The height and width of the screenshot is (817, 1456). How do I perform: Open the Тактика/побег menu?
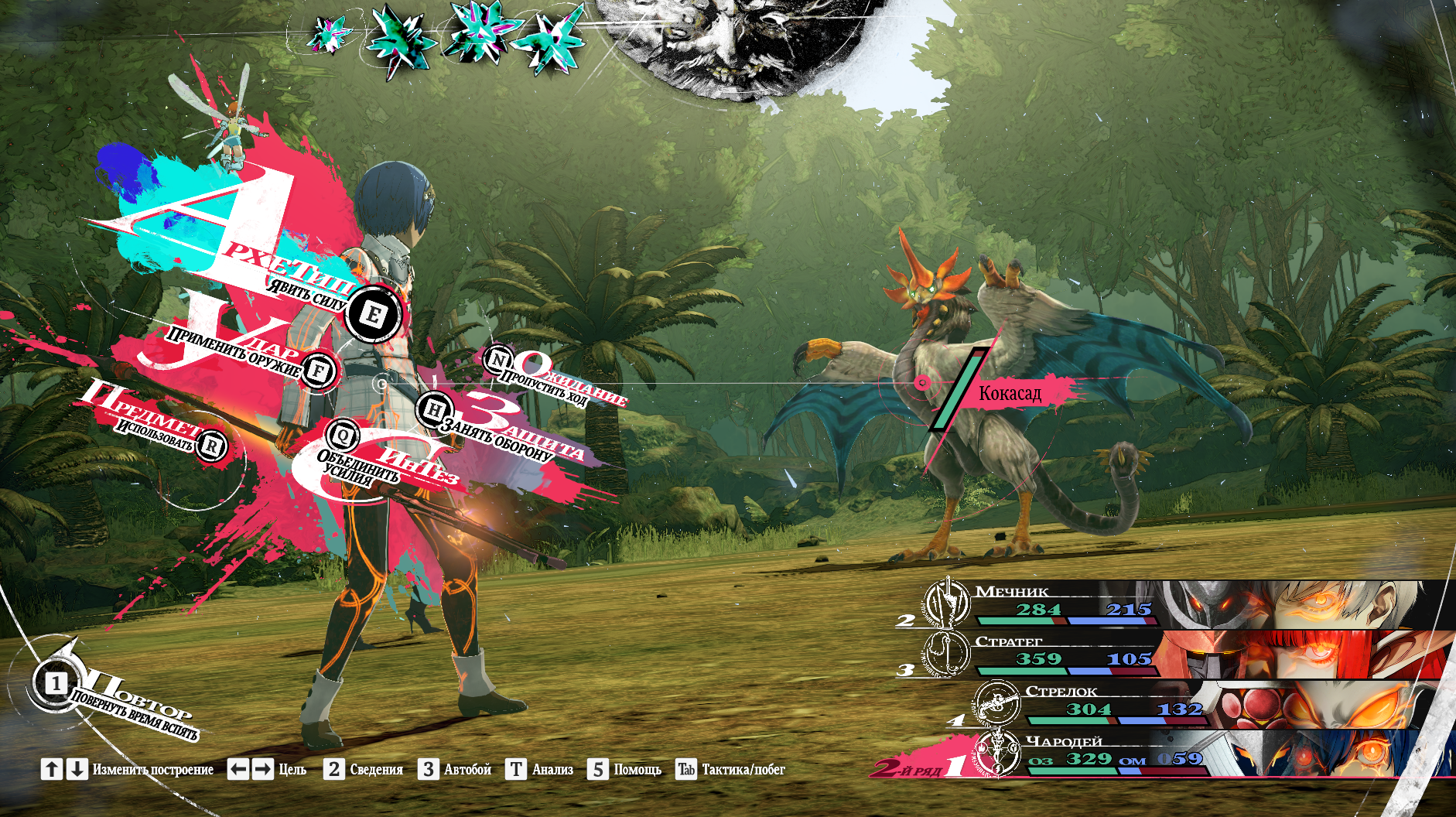click(731, 769)
